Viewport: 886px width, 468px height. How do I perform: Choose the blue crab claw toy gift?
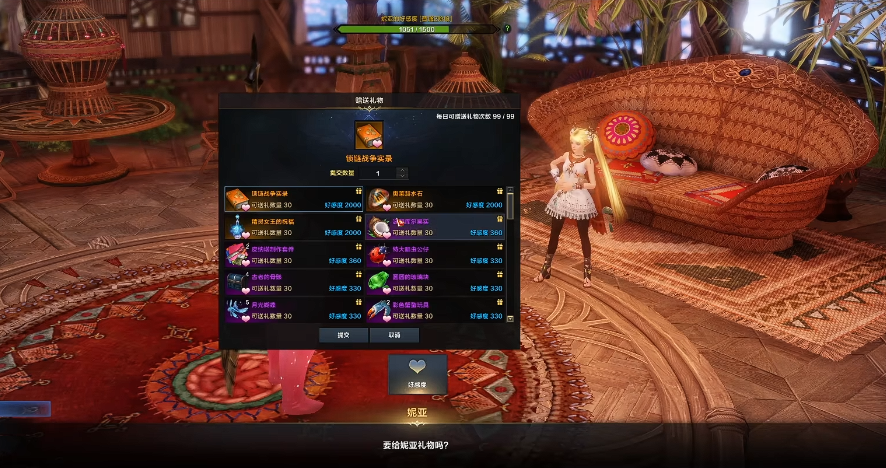tap(436, 309)
